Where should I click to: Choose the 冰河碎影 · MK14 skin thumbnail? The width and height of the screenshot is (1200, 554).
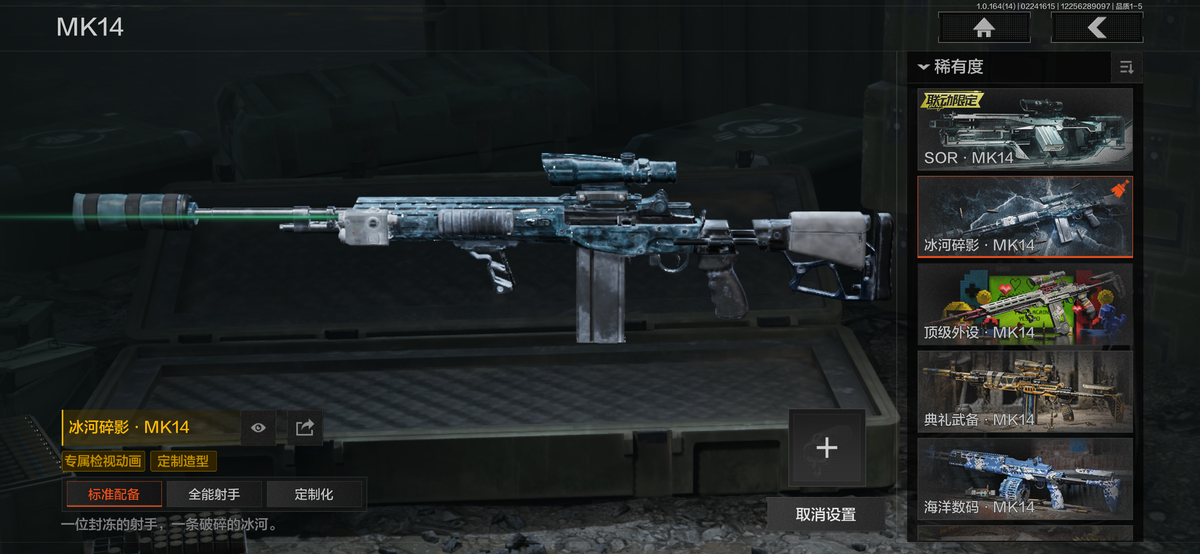1025,217
